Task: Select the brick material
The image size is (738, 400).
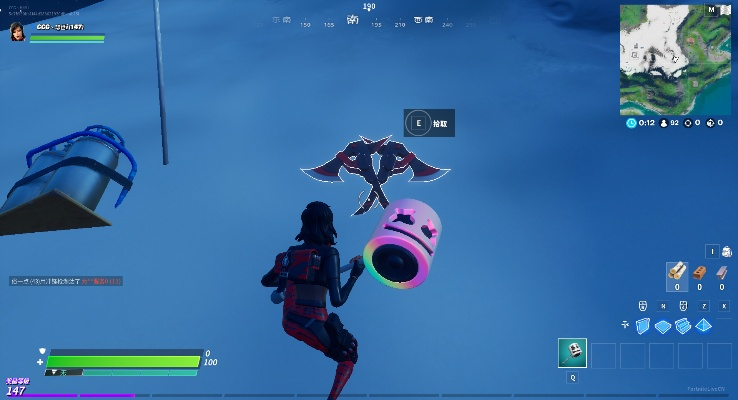Action: [700, 271]
